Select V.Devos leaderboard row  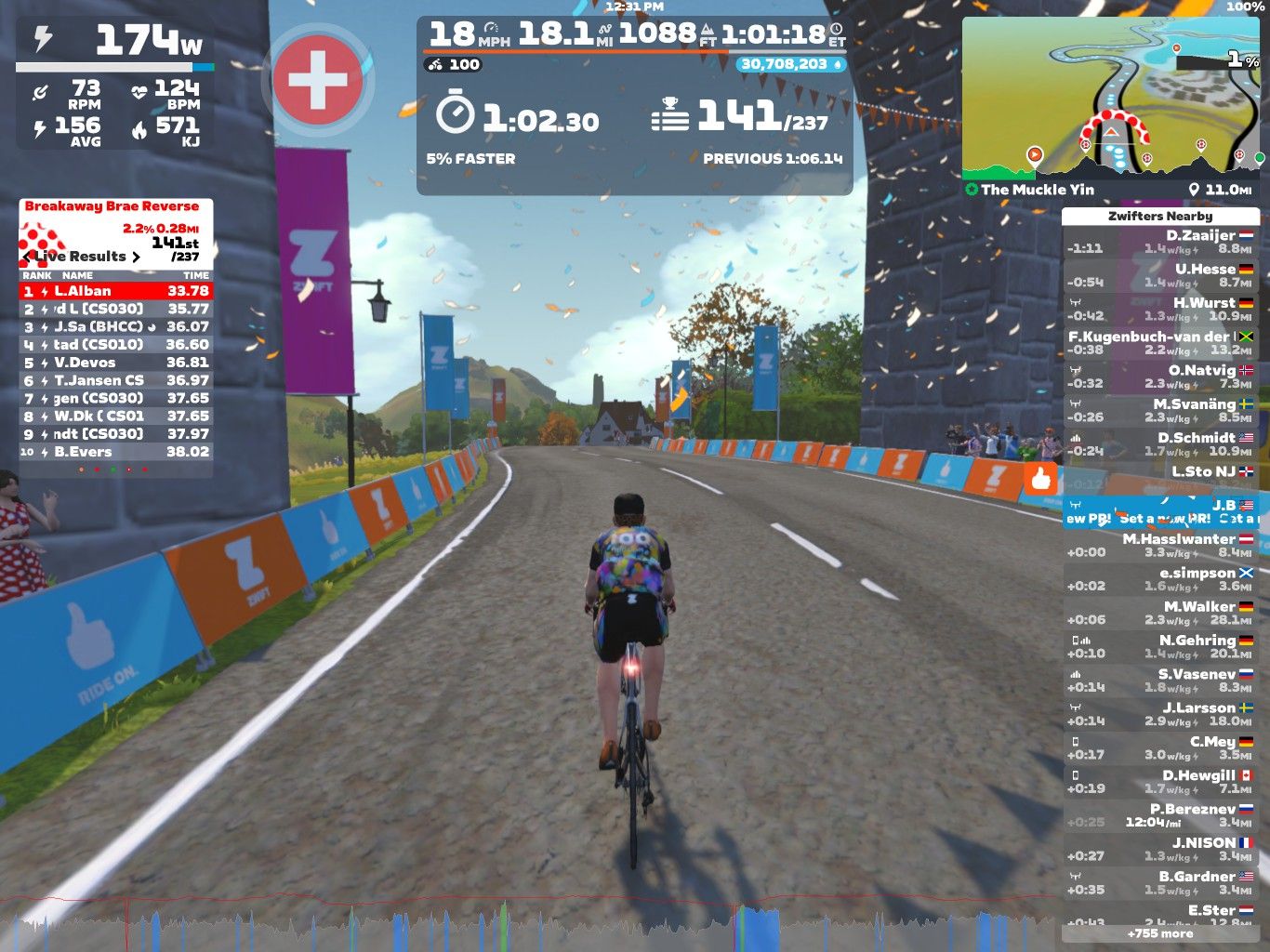(116, 363)
